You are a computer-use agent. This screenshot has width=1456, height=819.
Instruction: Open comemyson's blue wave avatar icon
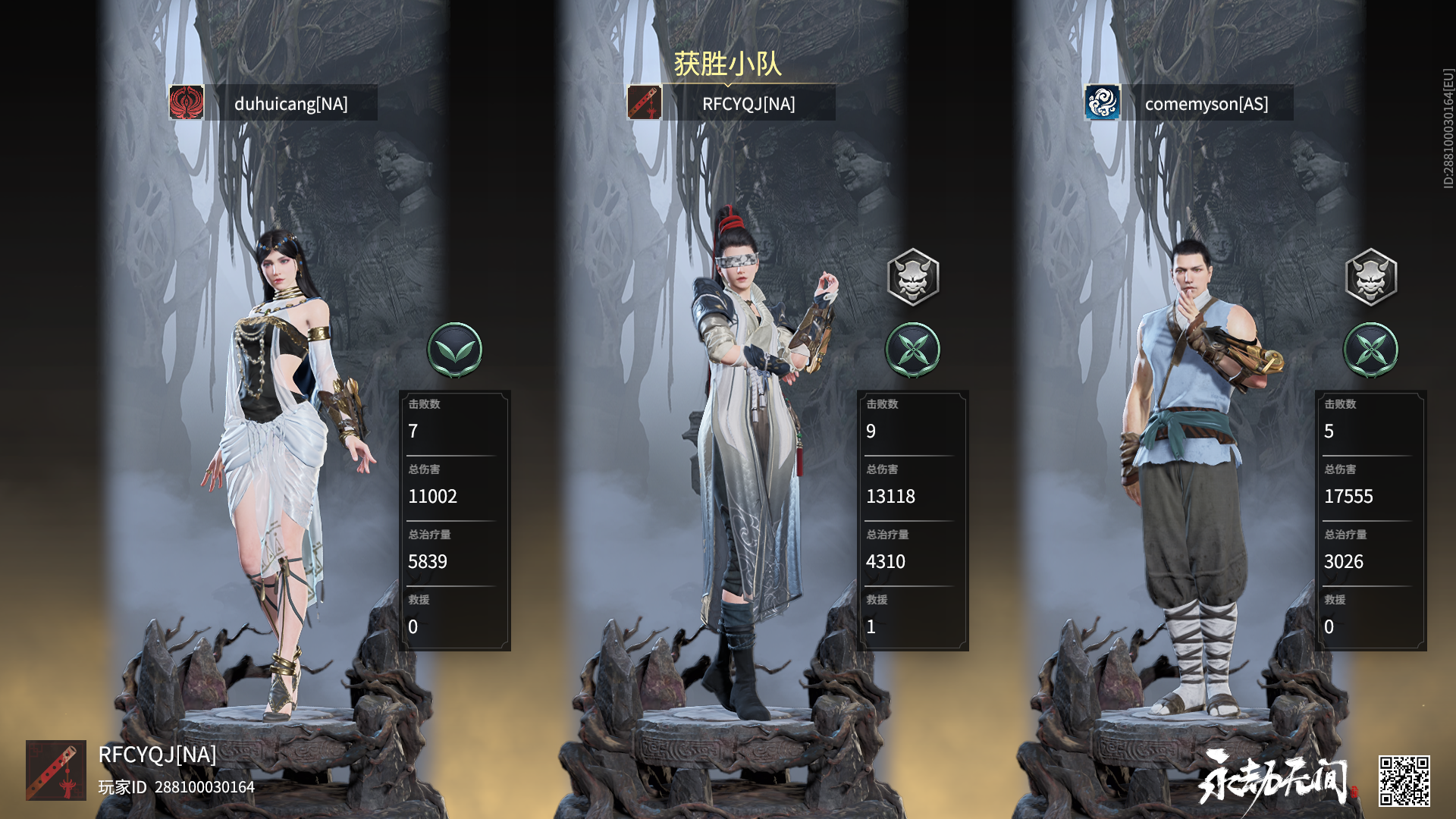click(x=1101, y=103)
